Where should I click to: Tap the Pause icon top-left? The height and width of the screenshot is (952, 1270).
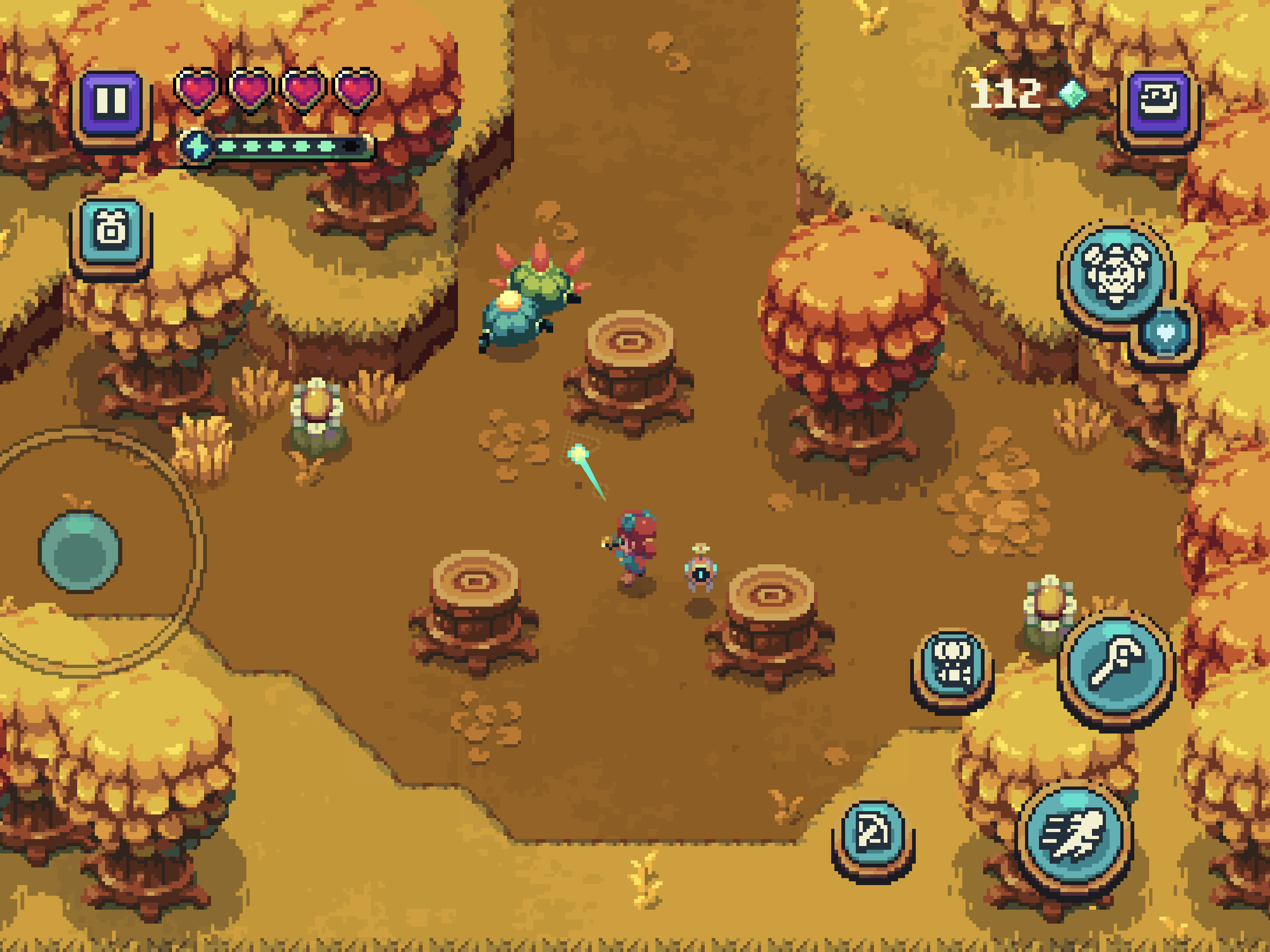point(112,100)
